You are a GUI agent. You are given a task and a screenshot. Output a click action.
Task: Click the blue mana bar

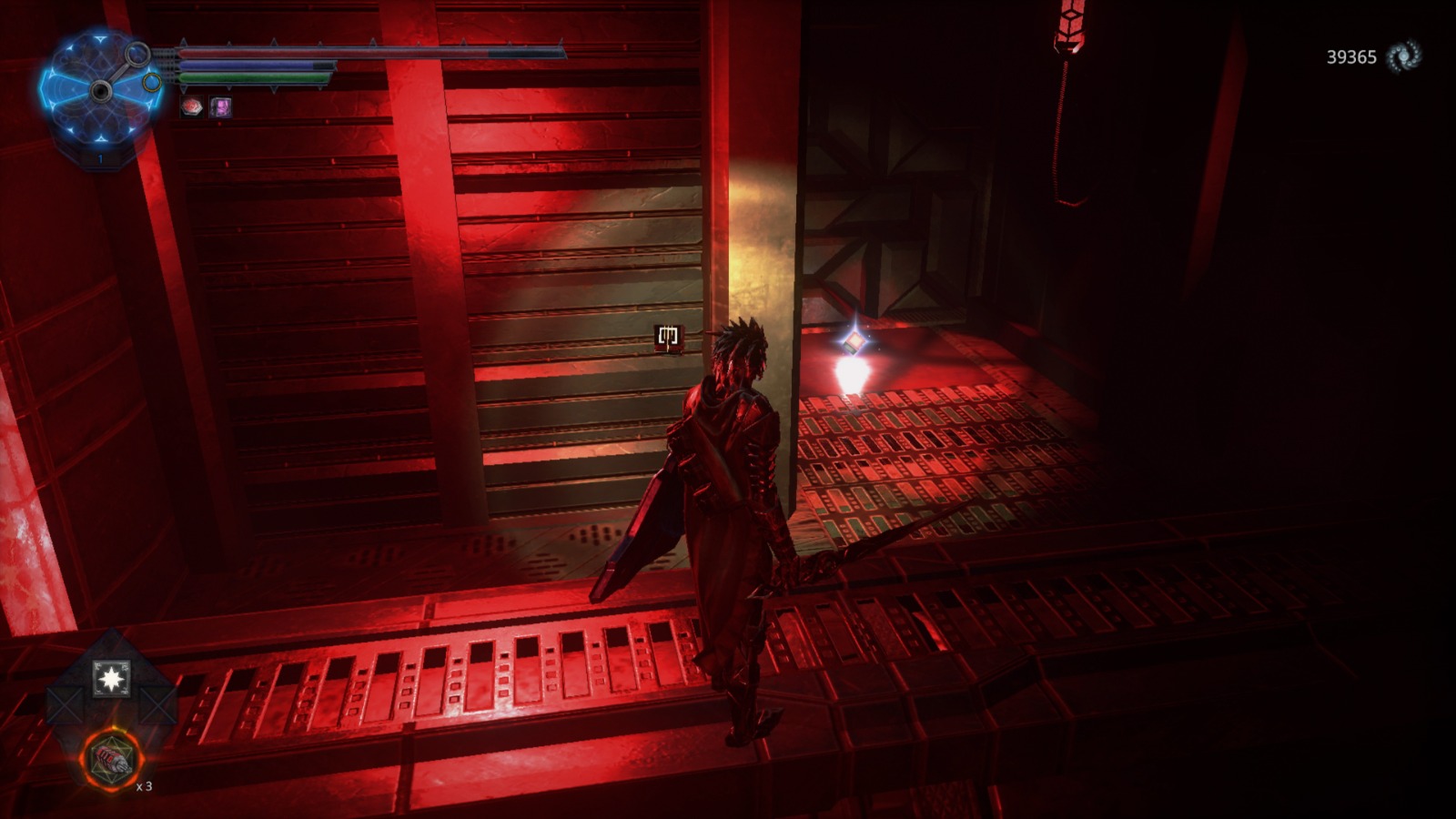click(x=273, y=65)
